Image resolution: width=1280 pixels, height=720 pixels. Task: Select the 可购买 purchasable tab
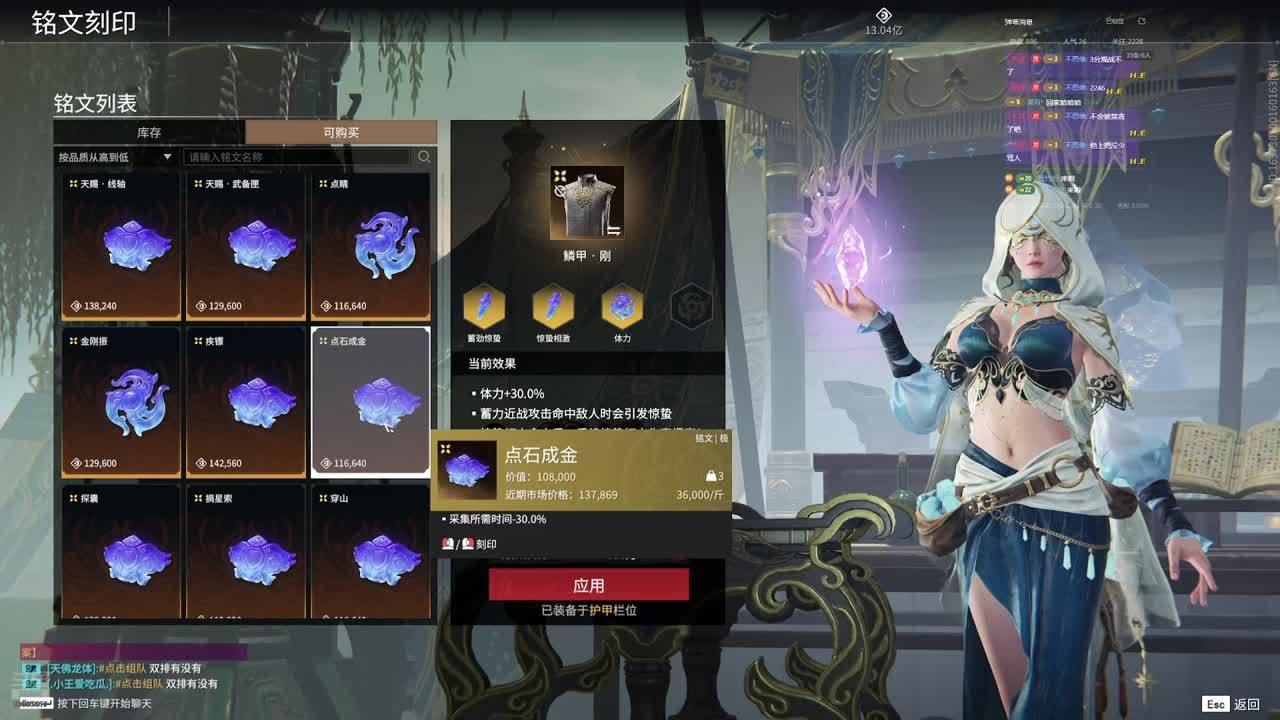(x=341, y=133)
